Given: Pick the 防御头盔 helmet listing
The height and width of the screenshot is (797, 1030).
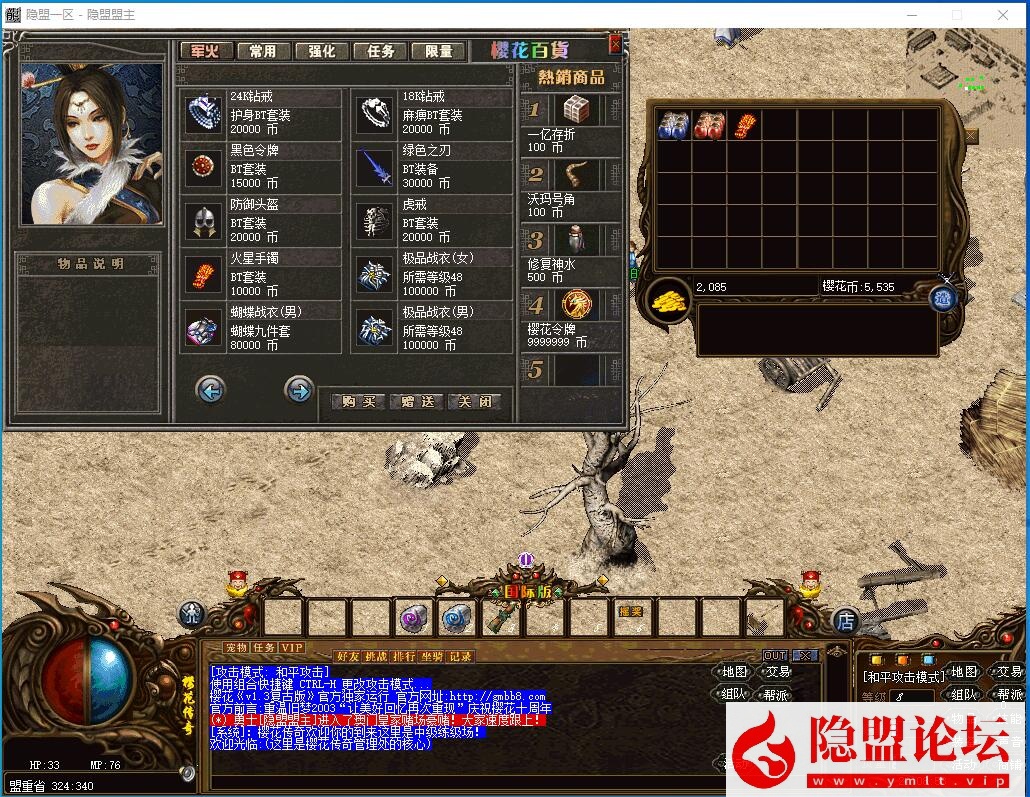Looking at the screenshot, I should tap(205, 222).
